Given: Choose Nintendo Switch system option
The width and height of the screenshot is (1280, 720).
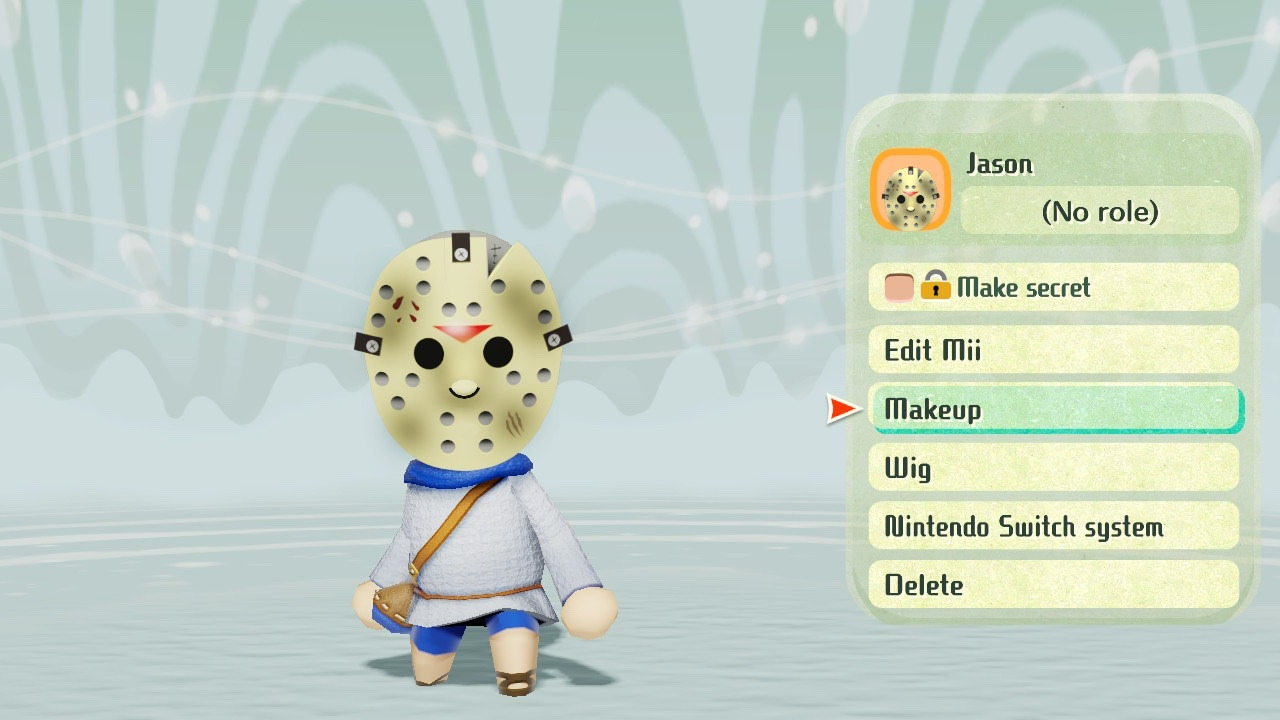Looking at the screenshot, I should (x=1053, y=526).
